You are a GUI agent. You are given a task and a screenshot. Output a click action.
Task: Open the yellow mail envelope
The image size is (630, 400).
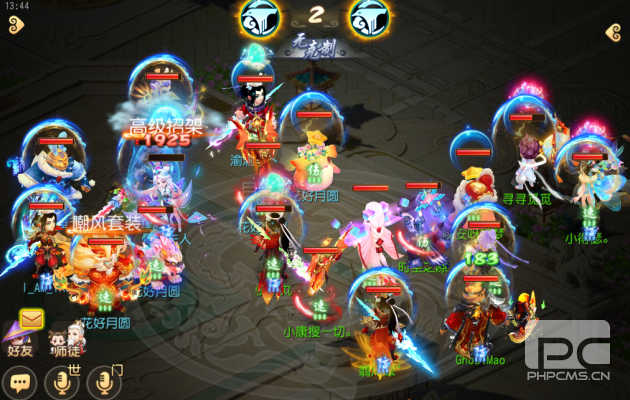click(x=32, y=319)
